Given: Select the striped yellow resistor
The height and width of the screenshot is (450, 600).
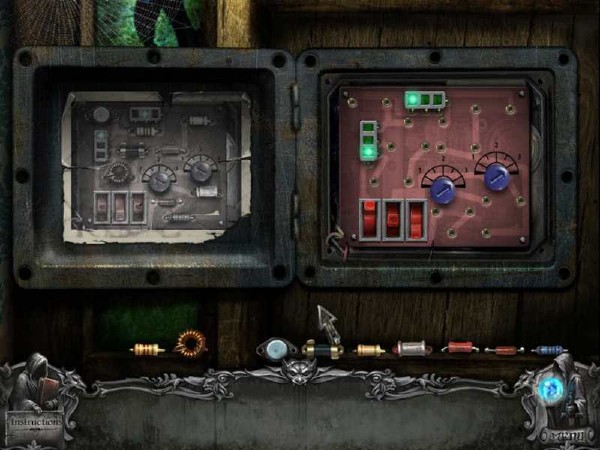Looking at the screenshot, I should [x=147, y=349].
